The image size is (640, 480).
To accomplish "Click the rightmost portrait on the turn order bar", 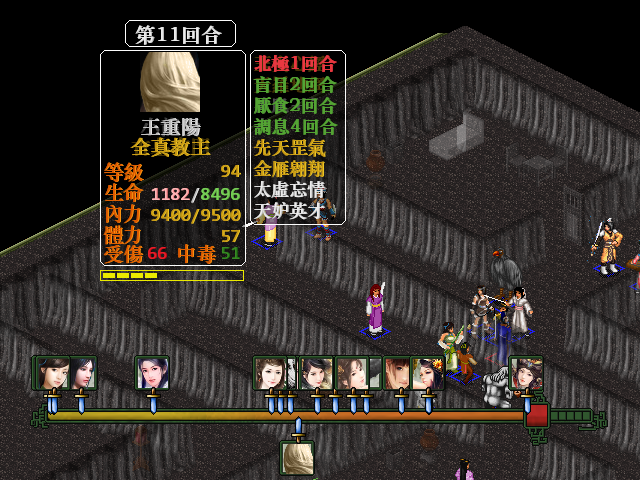I will 526,373.
